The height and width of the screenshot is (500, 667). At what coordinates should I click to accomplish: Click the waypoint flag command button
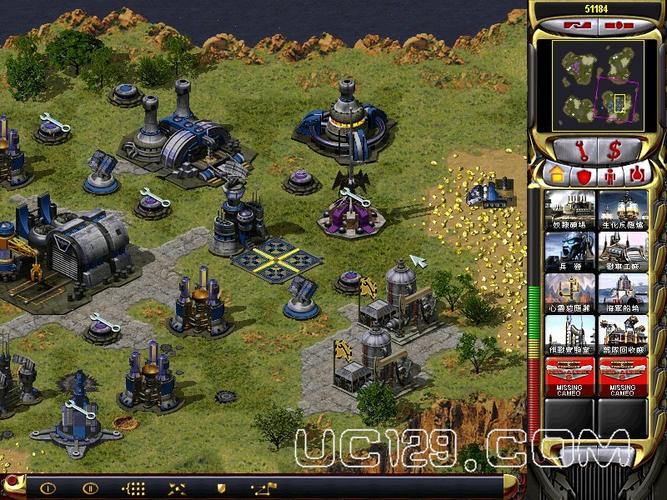point(264,489)
